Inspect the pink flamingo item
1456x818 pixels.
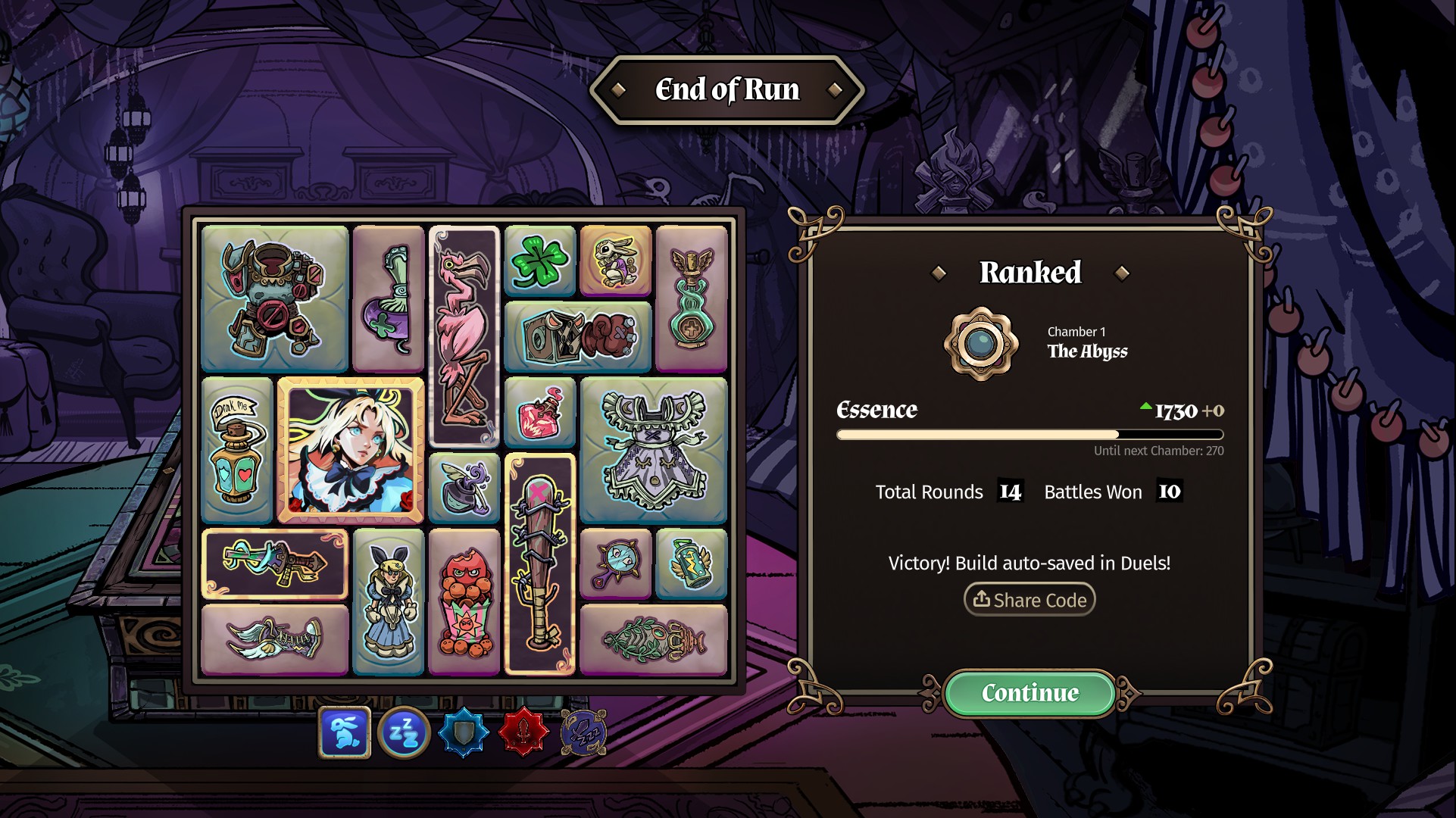(464, 337)
